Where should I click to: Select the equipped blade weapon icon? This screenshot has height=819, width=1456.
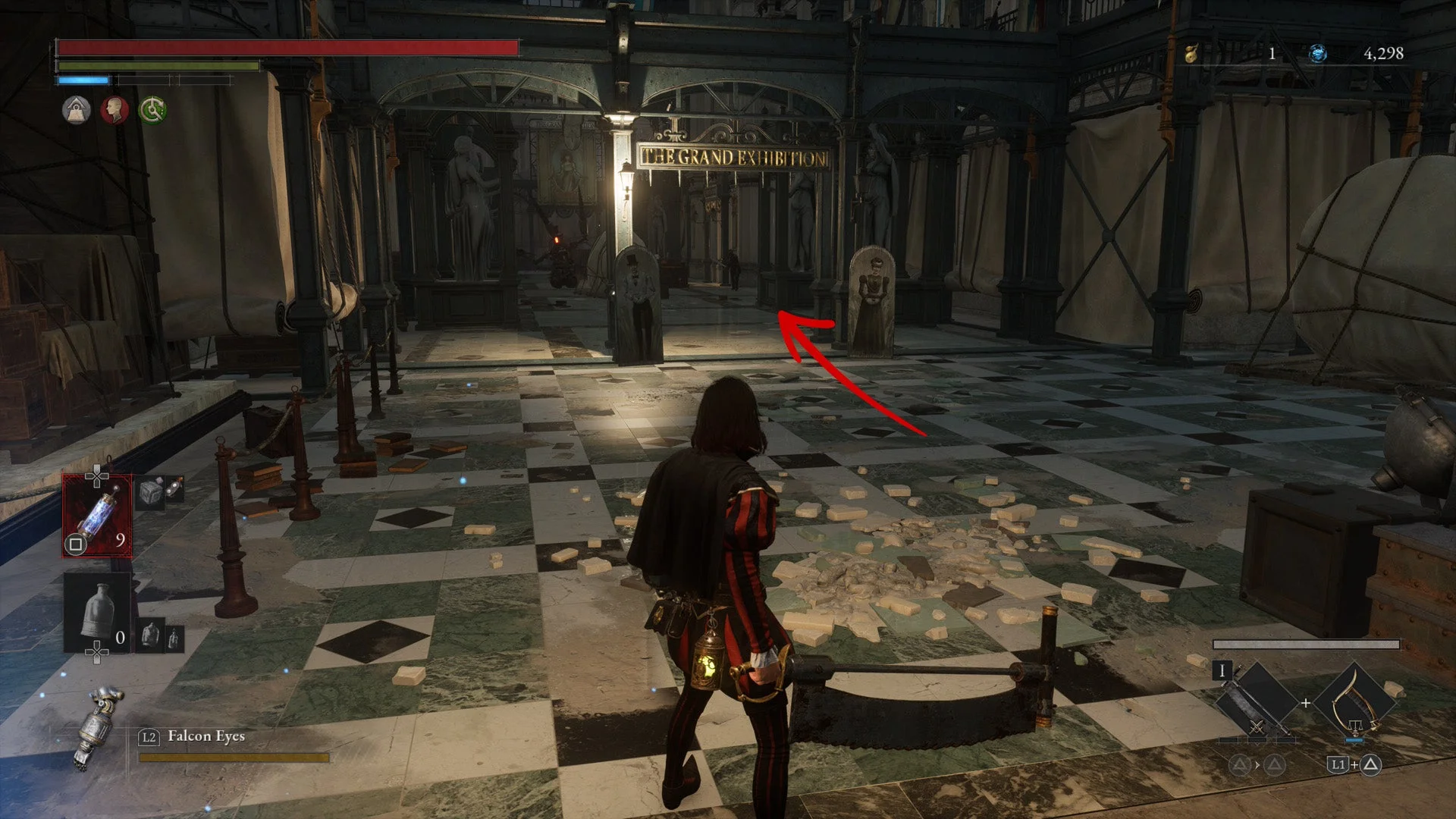click(x=1256, y=703)
